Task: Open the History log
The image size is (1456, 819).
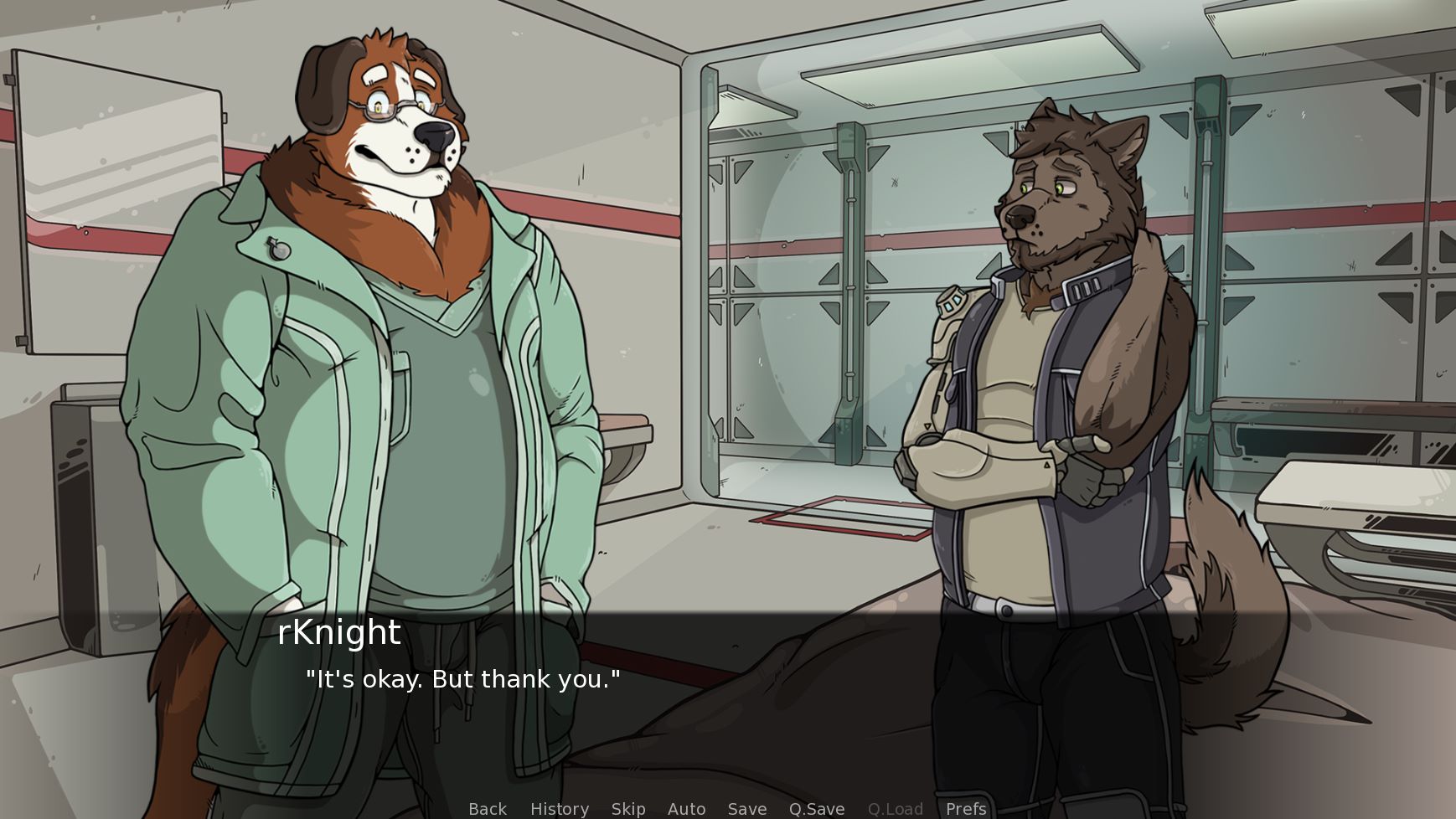Action: pos(559,808)
